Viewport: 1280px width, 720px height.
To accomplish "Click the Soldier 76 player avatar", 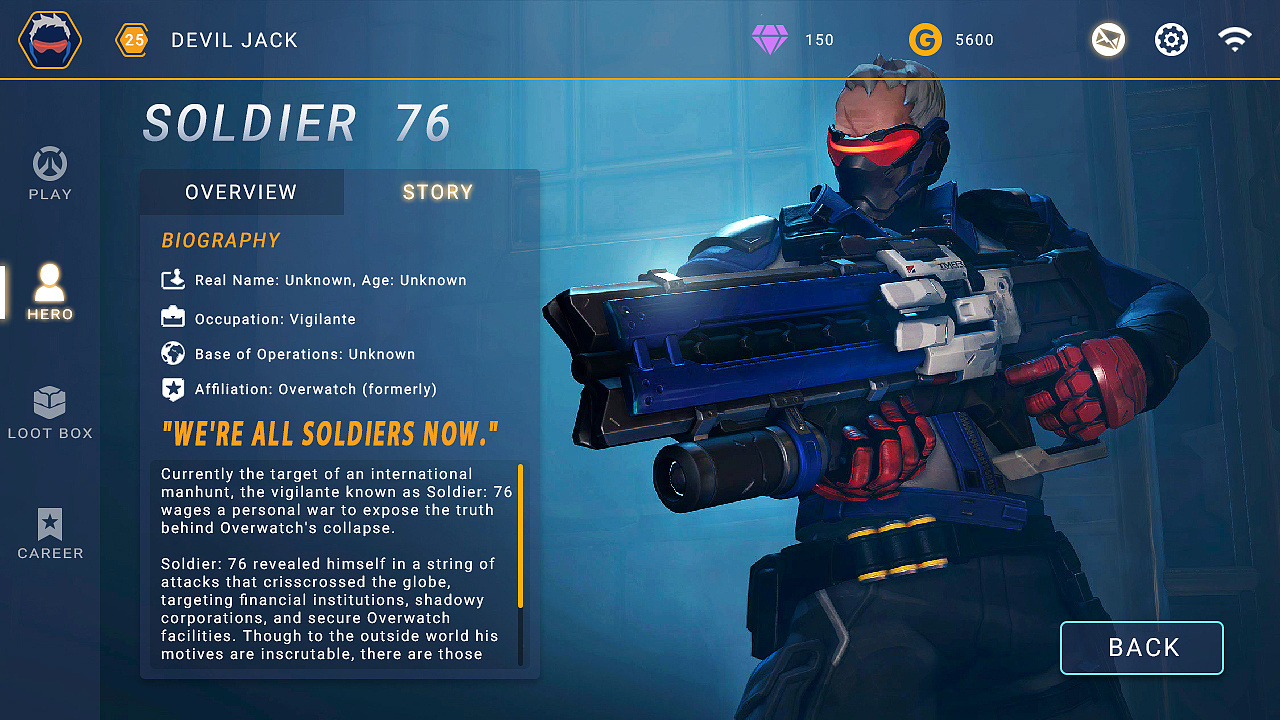I will tap(50, 40).
